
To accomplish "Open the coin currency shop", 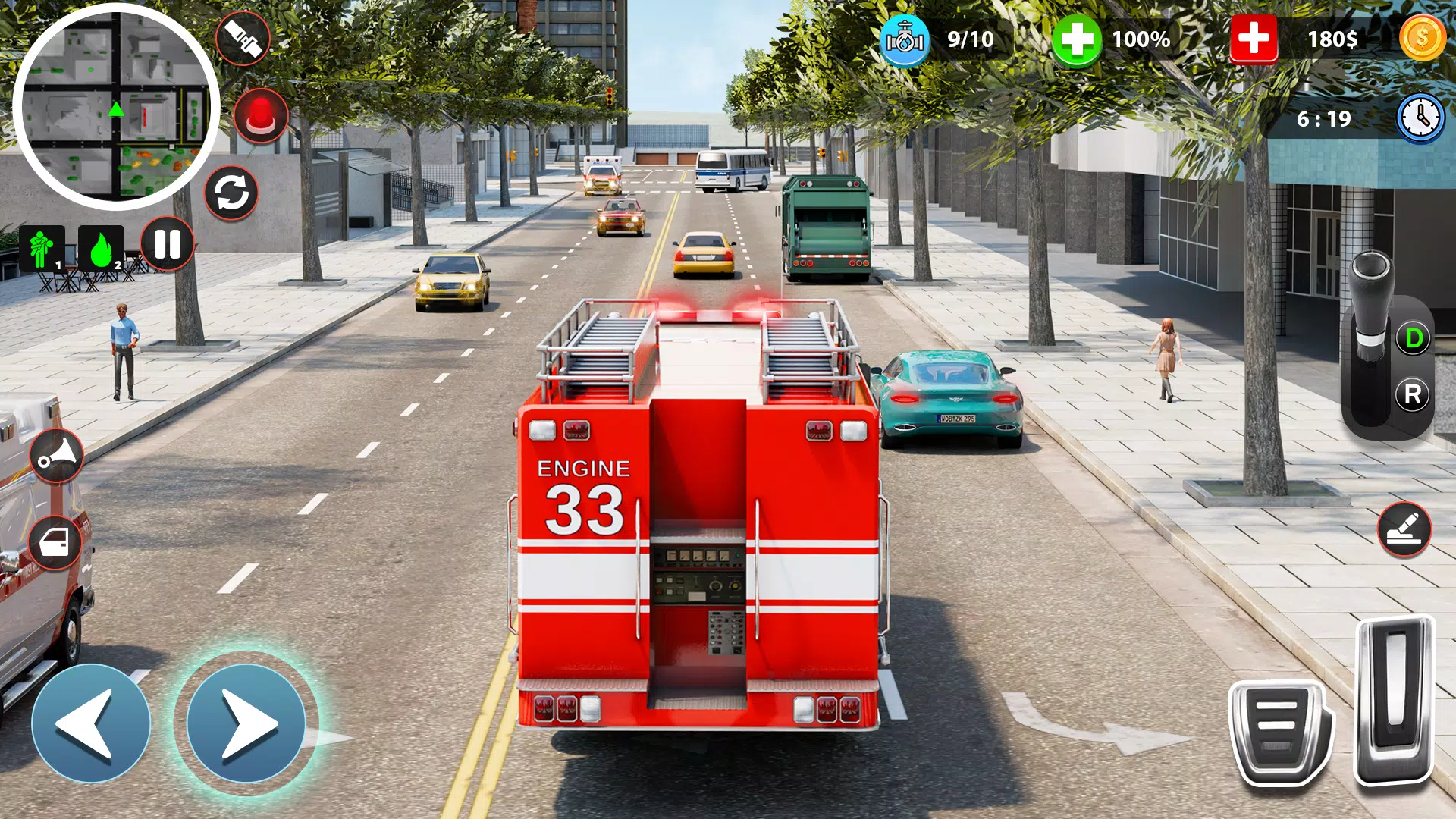I will (1423, 36).
